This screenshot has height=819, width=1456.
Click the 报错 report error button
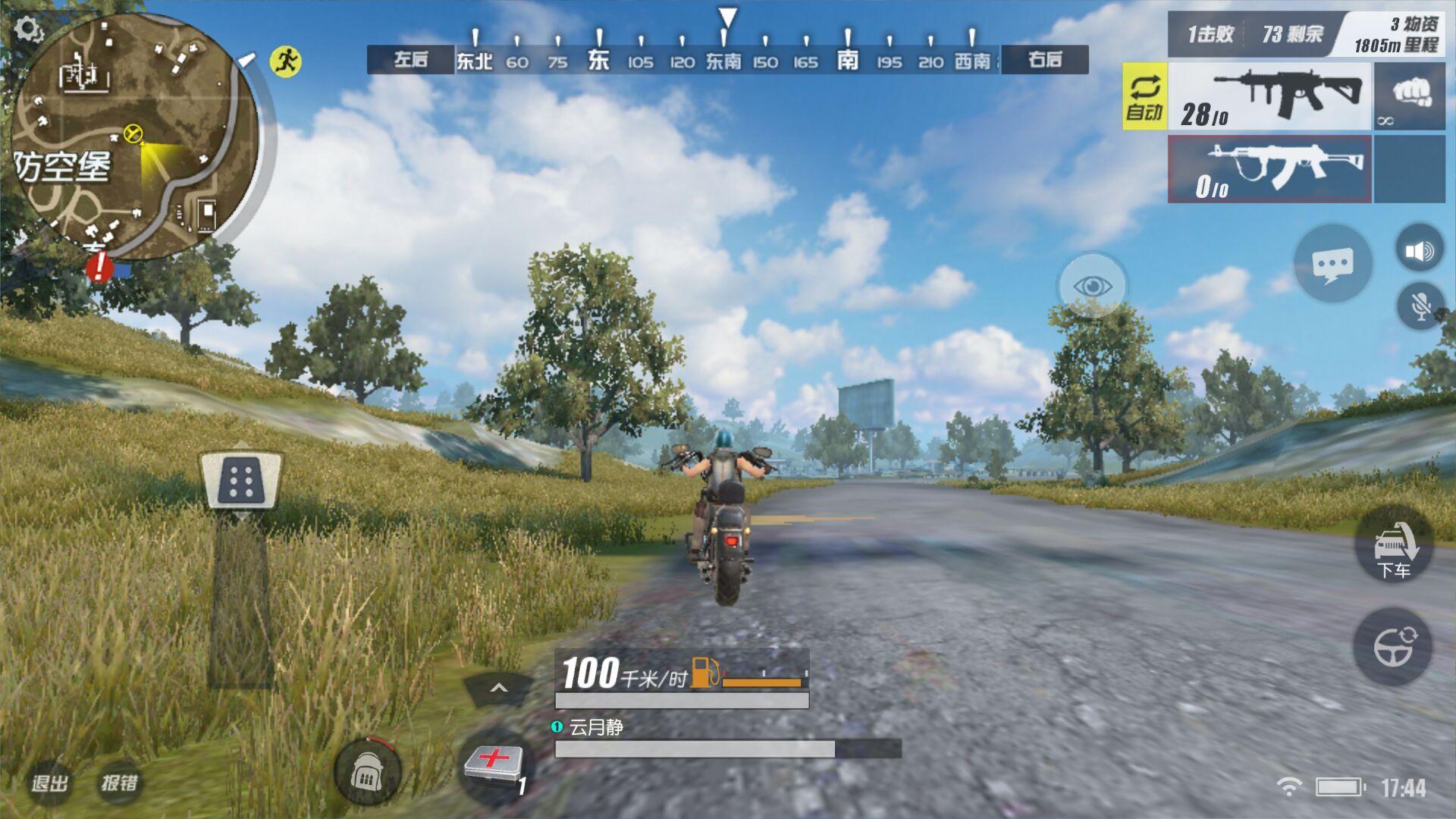point(120,783)
